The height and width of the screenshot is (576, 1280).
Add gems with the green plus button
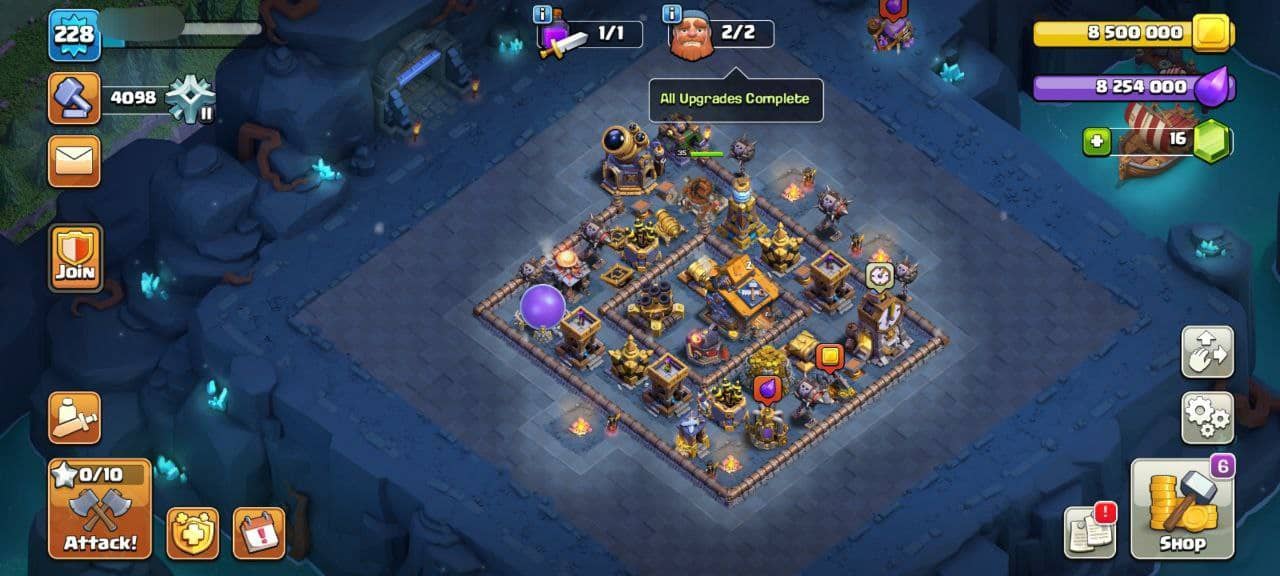coord(1097,142)
